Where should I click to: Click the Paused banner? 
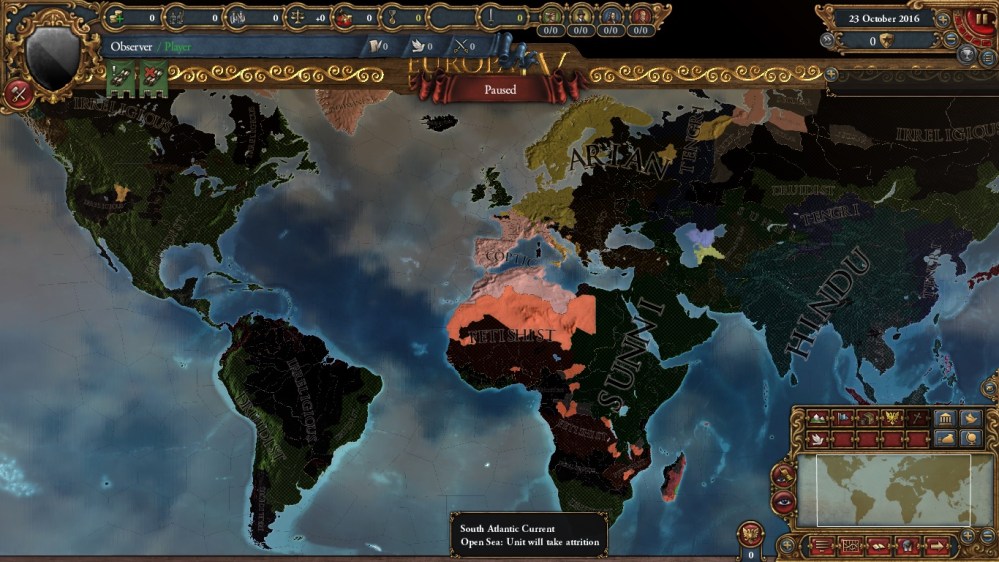point(499,90)
